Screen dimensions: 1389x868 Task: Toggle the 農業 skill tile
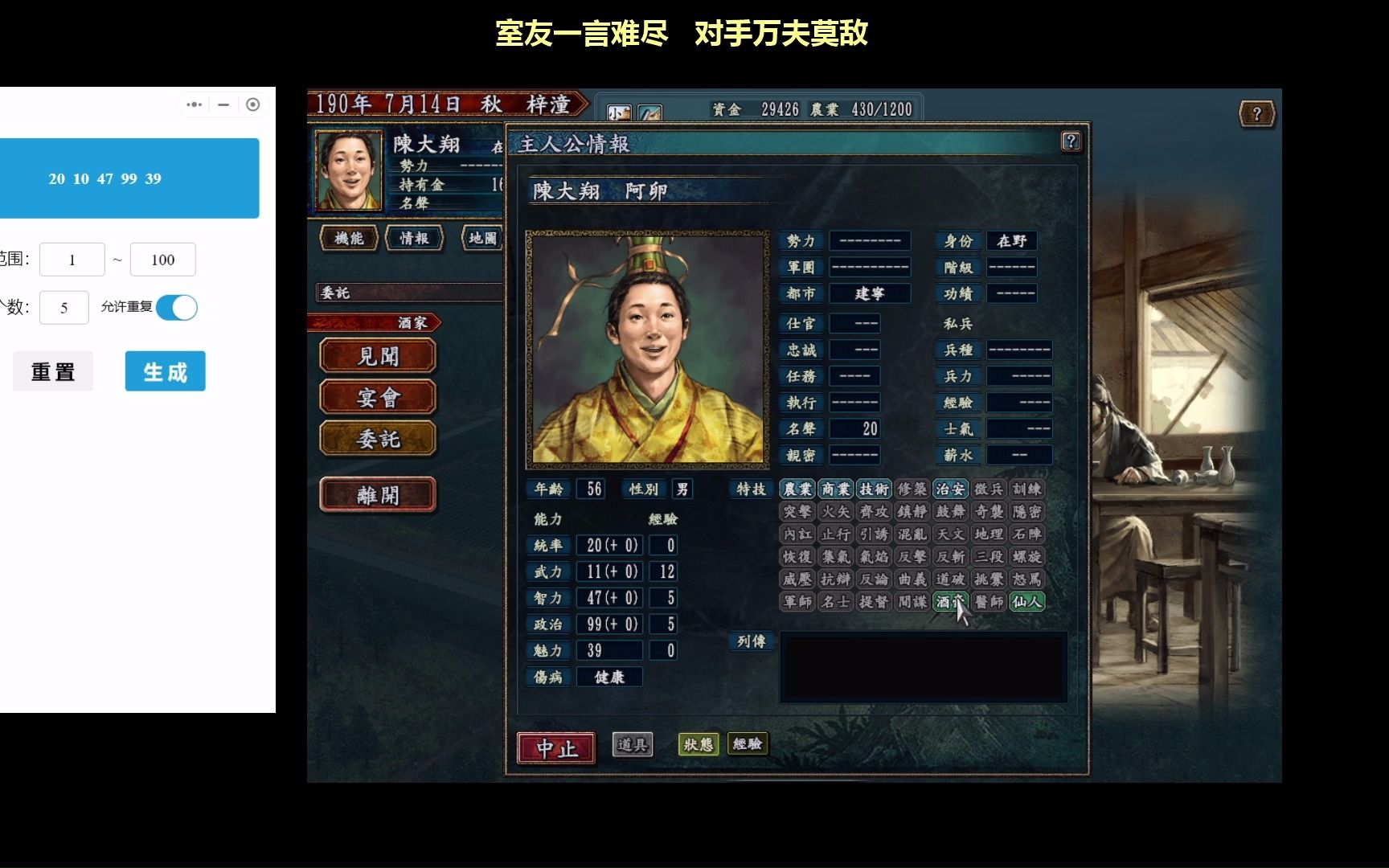(x=797, y=488)
